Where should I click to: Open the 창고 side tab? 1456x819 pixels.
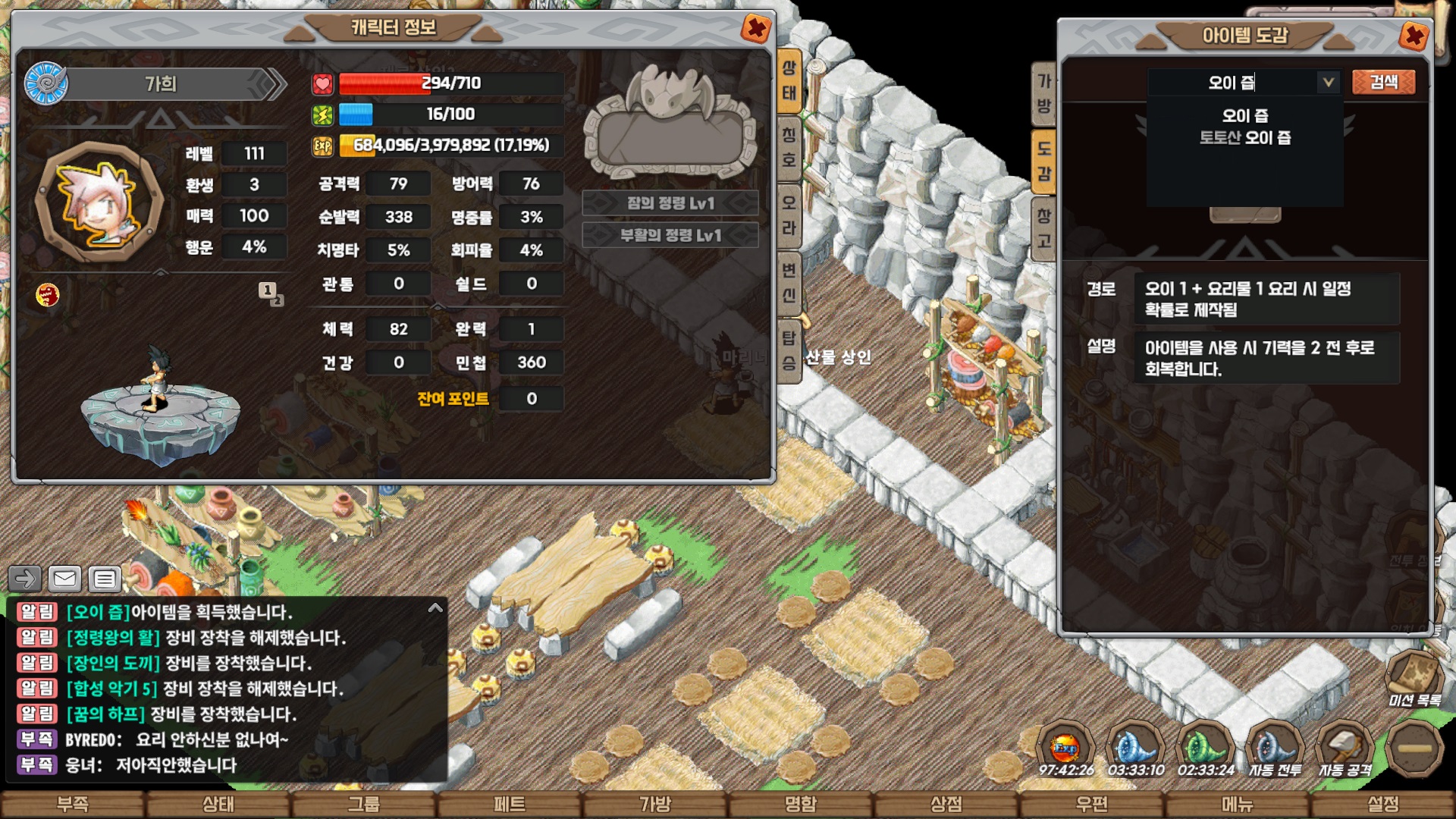pos(1044,227)
